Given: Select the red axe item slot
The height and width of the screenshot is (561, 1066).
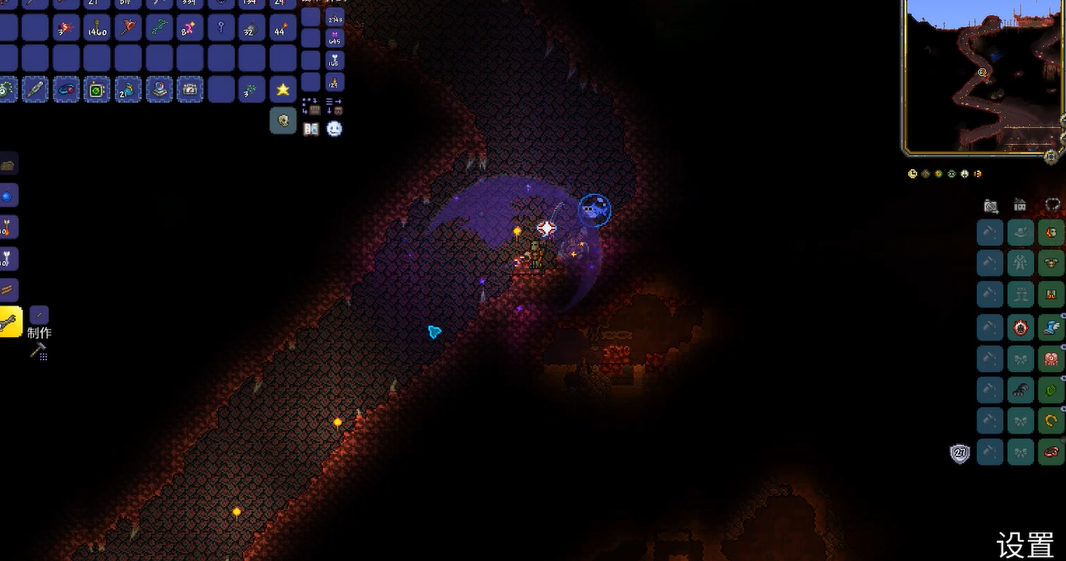Looking at the screenshot, I should [128, 27].
